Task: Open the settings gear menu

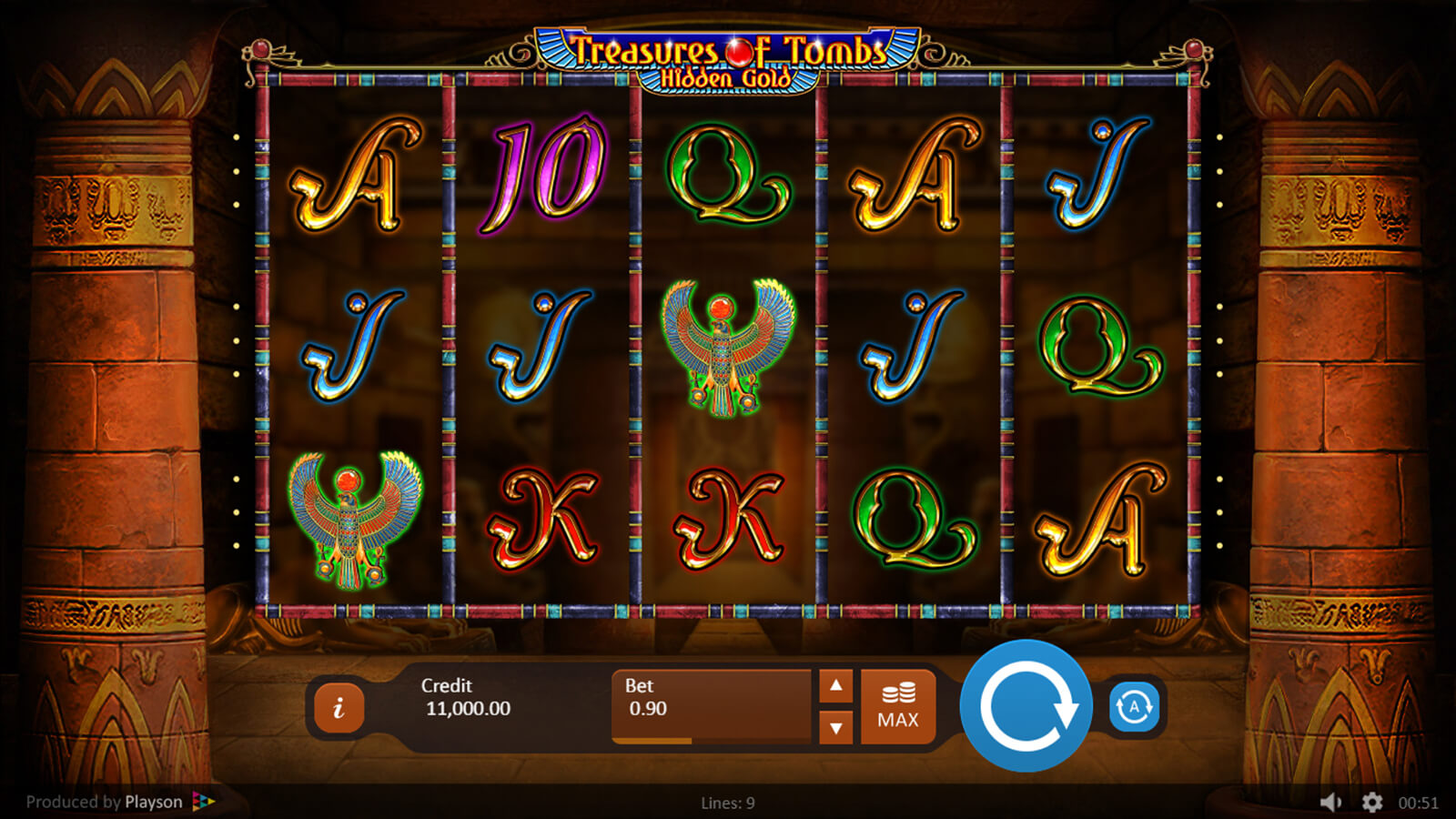Action: (x=1372, y=802)
